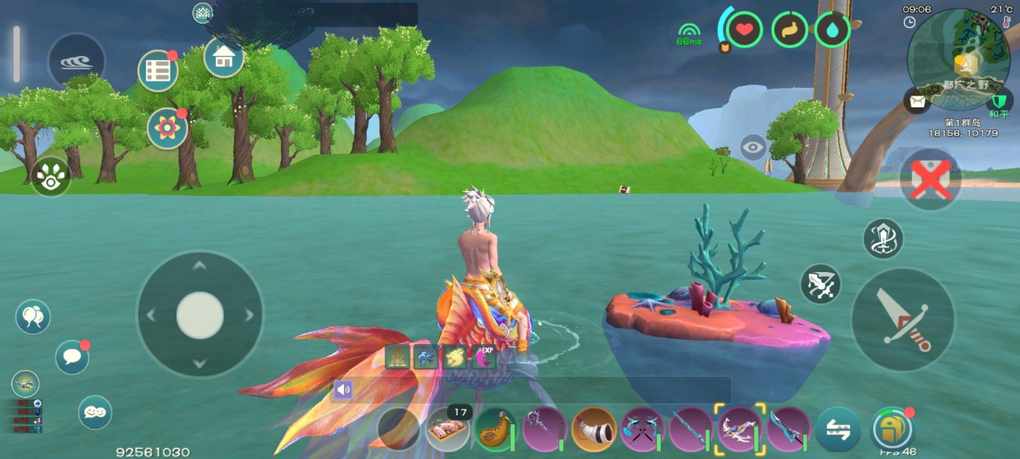This screenshot has width=1020, height=459.
Task: Toggle the speaker sound icon
Action: point(344,390)
